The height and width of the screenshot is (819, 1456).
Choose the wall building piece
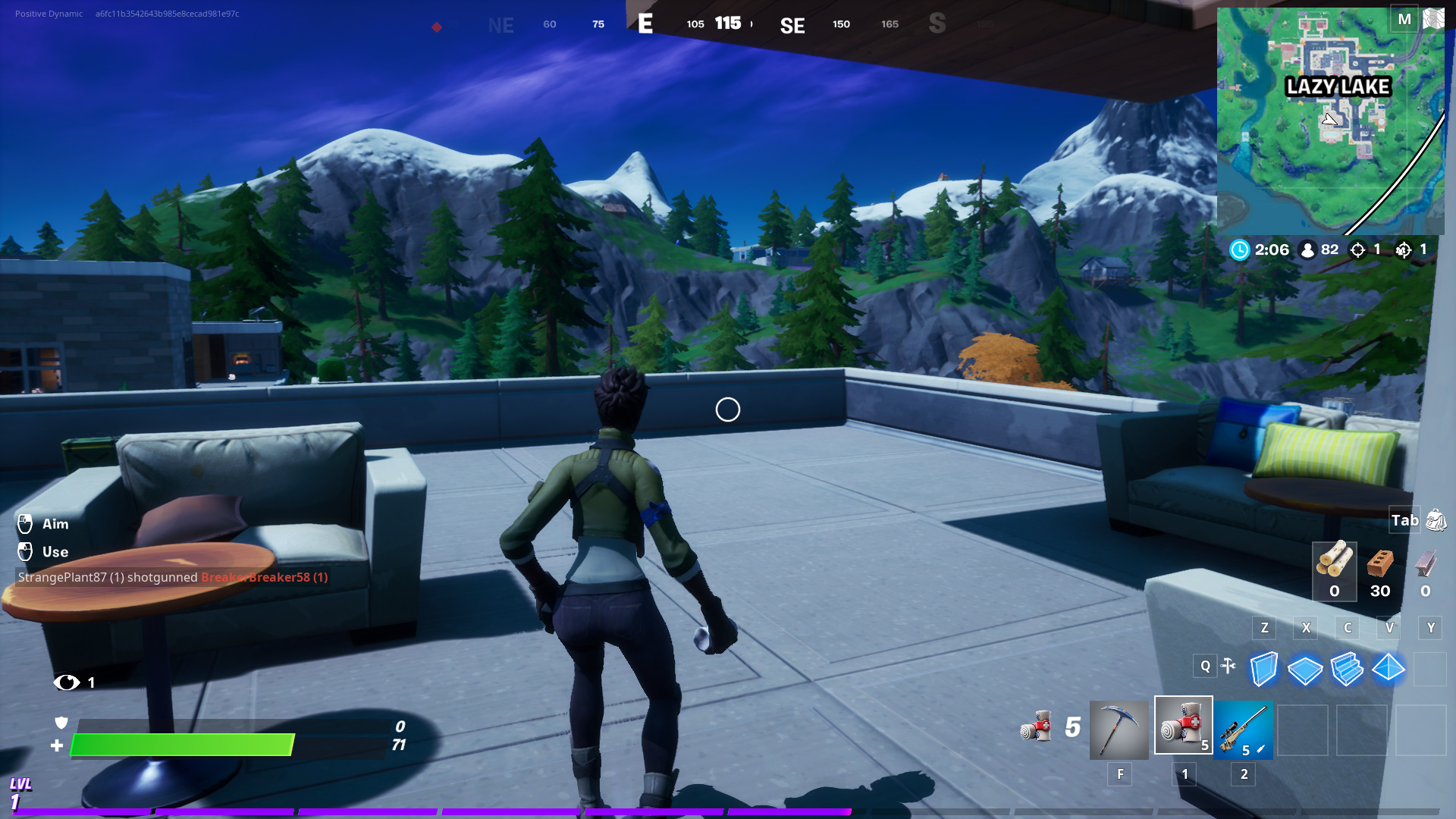[x=1263, y=670]
